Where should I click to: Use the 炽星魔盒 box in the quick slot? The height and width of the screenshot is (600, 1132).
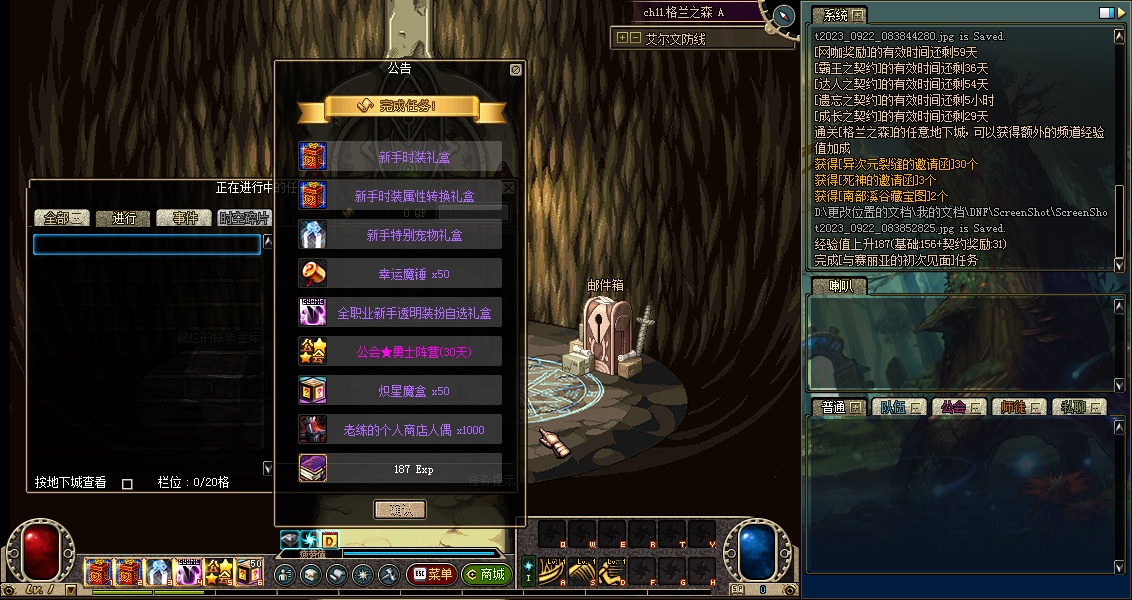click(x=249, y=572)
